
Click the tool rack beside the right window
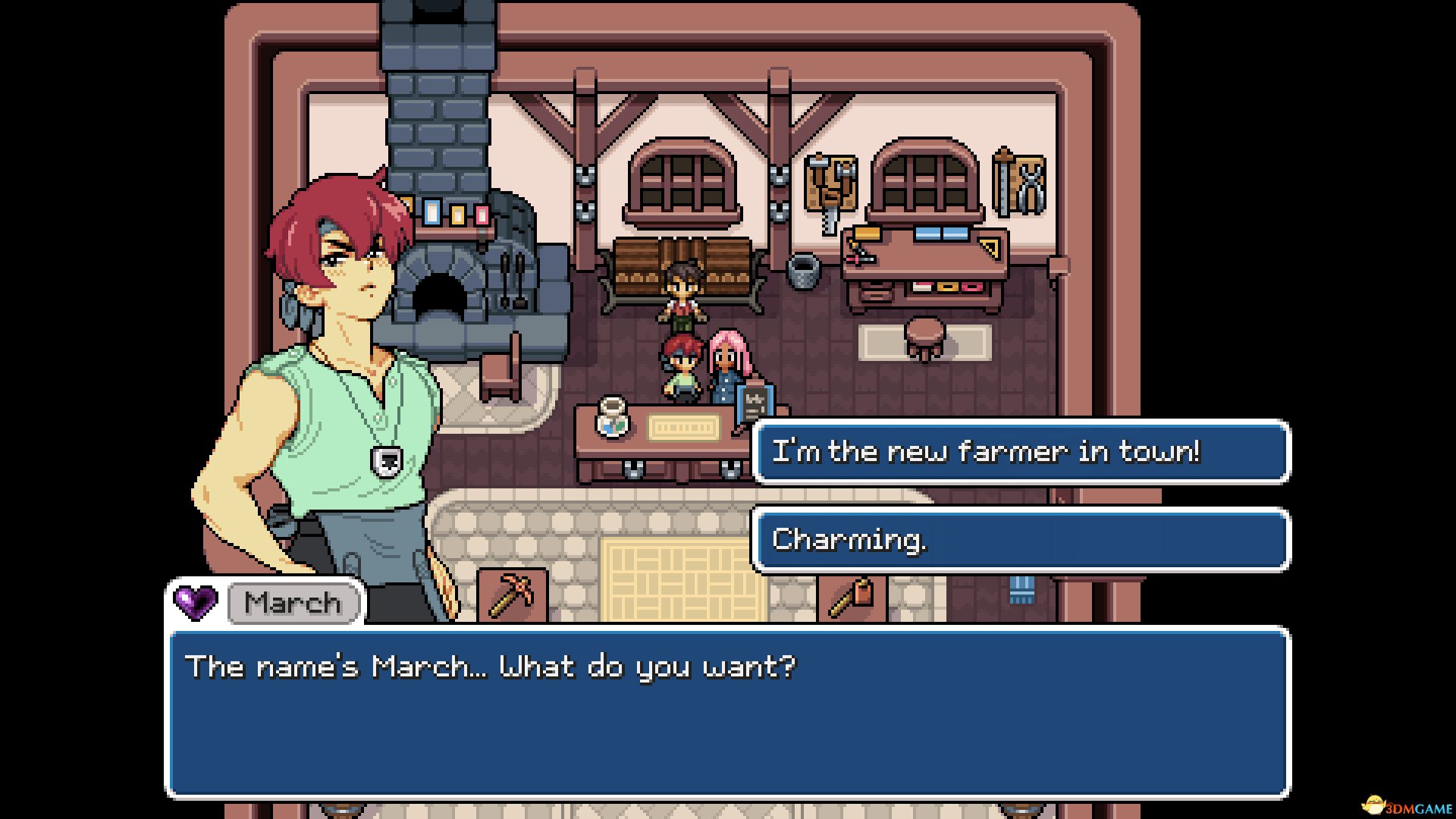(1020, 182)
